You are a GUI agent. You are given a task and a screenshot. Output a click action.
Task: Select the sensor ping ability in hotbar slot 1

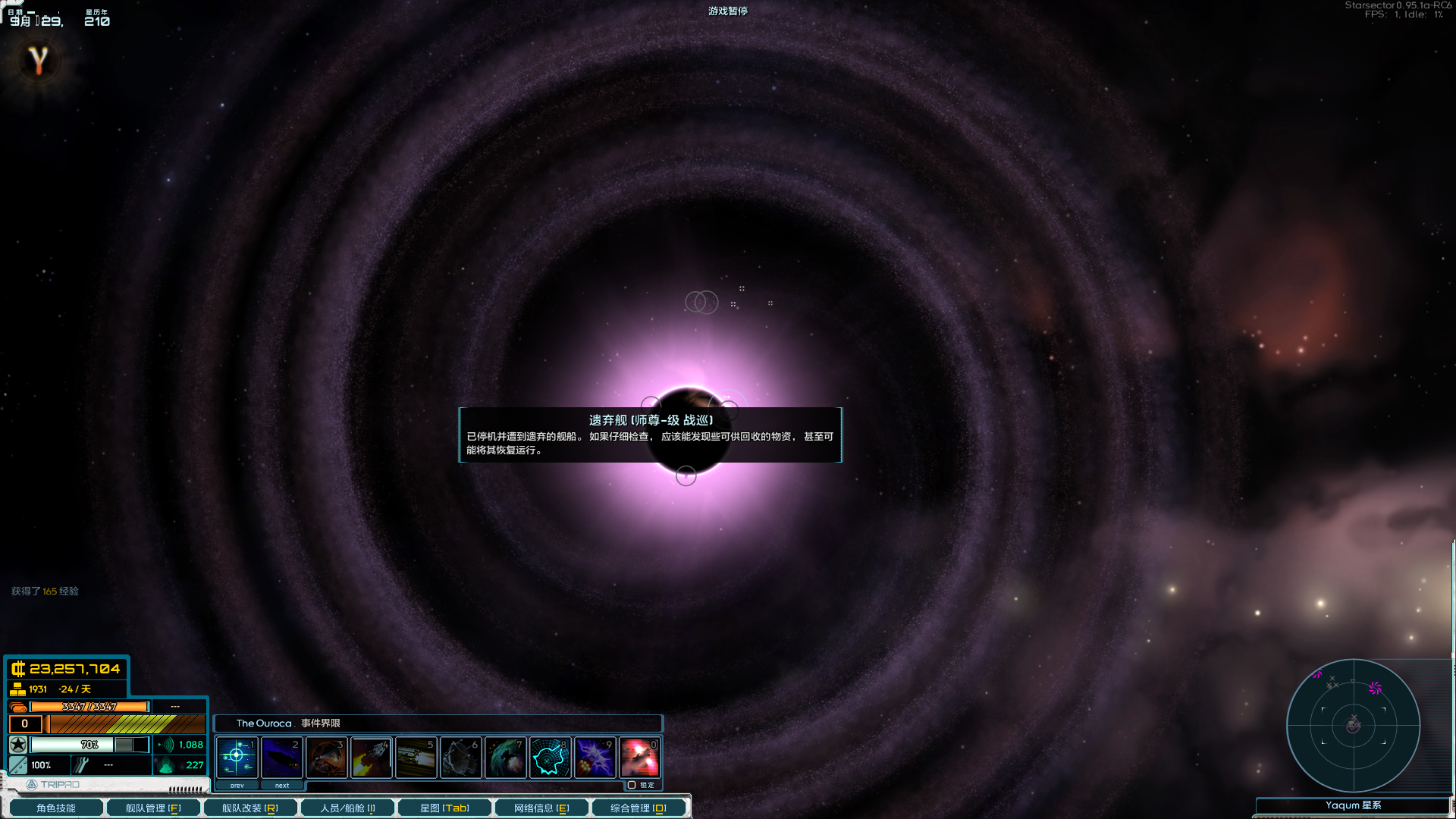[235, 757]
